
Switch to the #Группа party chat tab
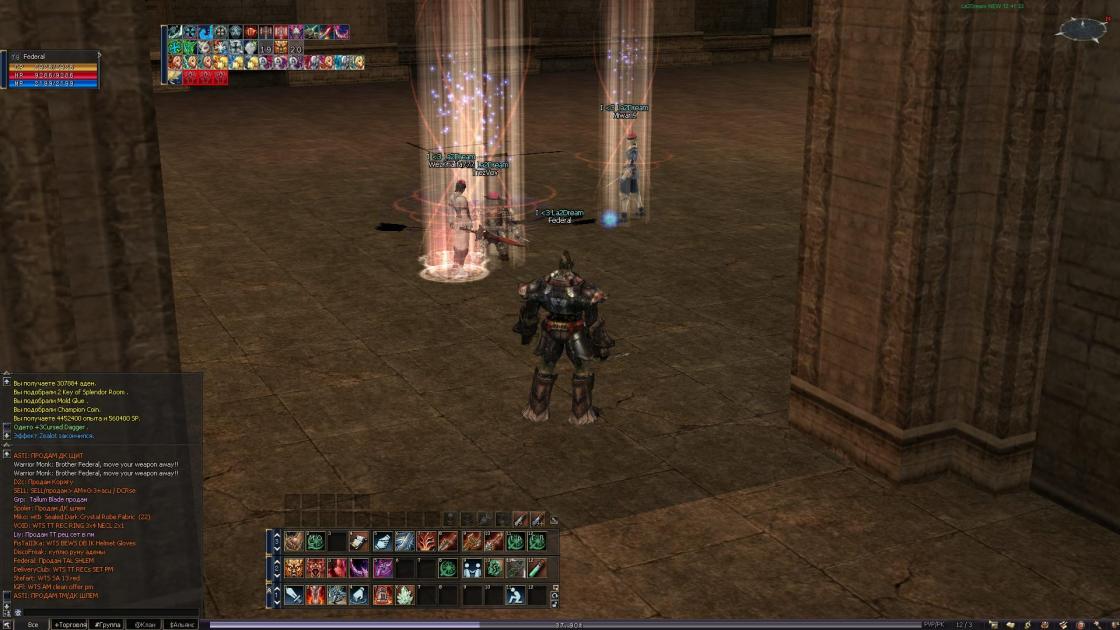tap(107, 624)
